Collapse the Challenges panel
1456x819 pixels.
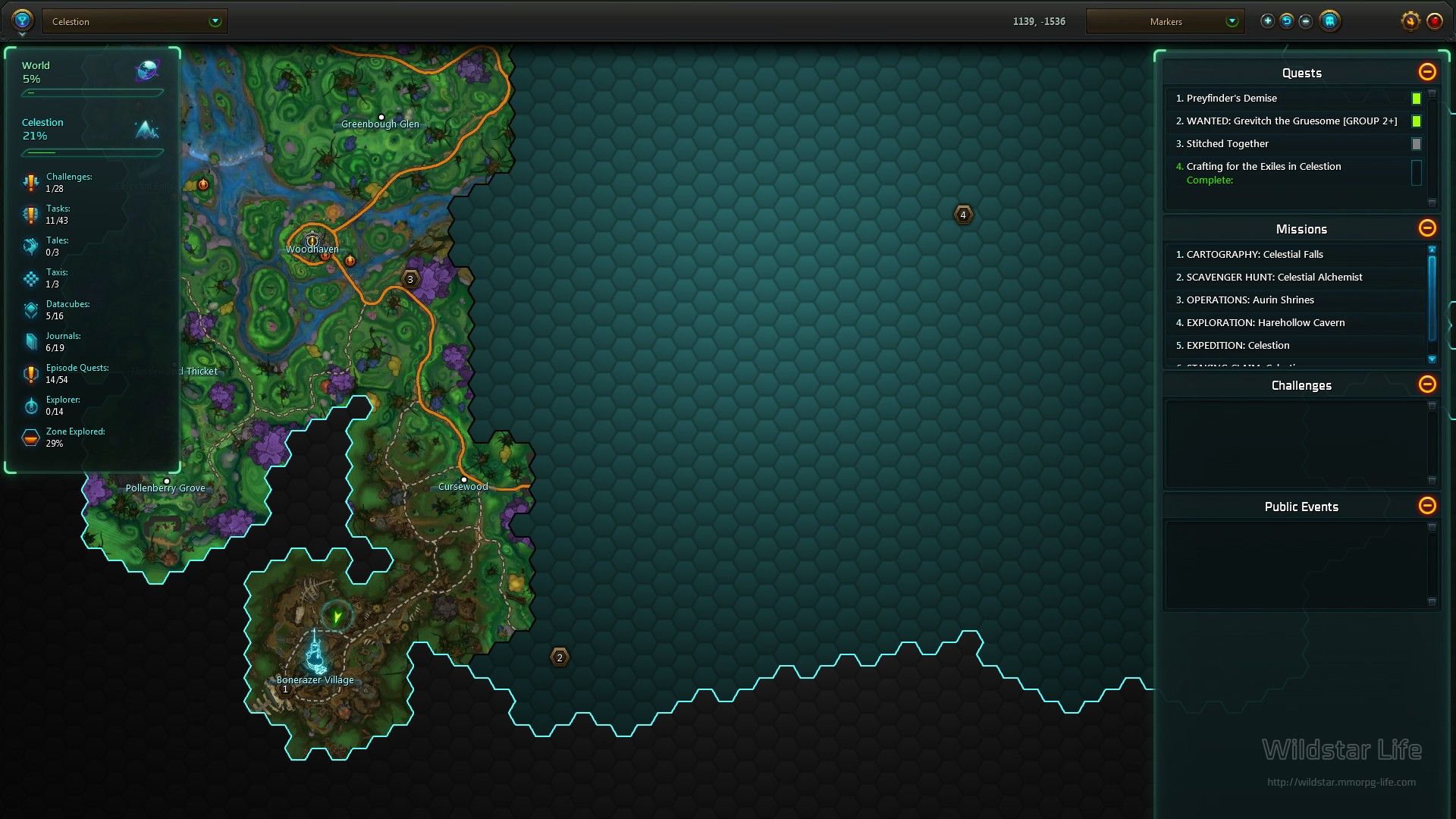pyautogui.click(x=1426, y=384)
